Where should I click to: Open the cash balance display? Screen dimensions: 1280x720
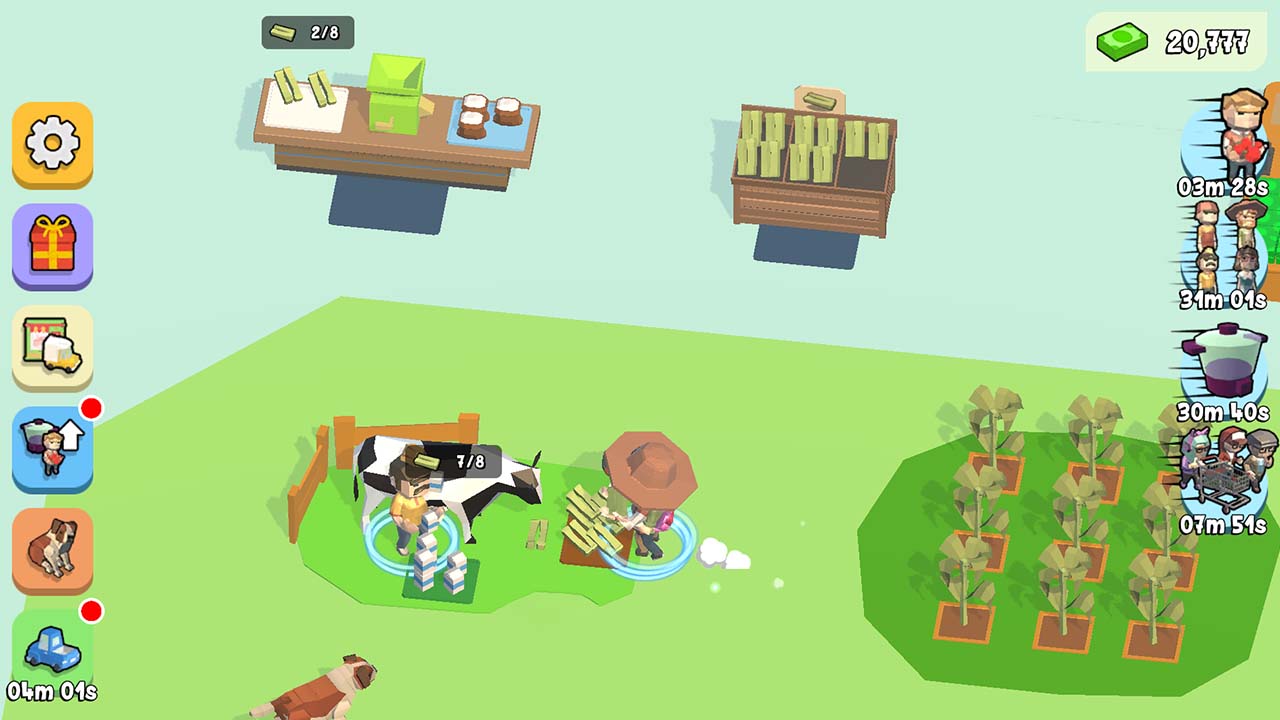1170,42
